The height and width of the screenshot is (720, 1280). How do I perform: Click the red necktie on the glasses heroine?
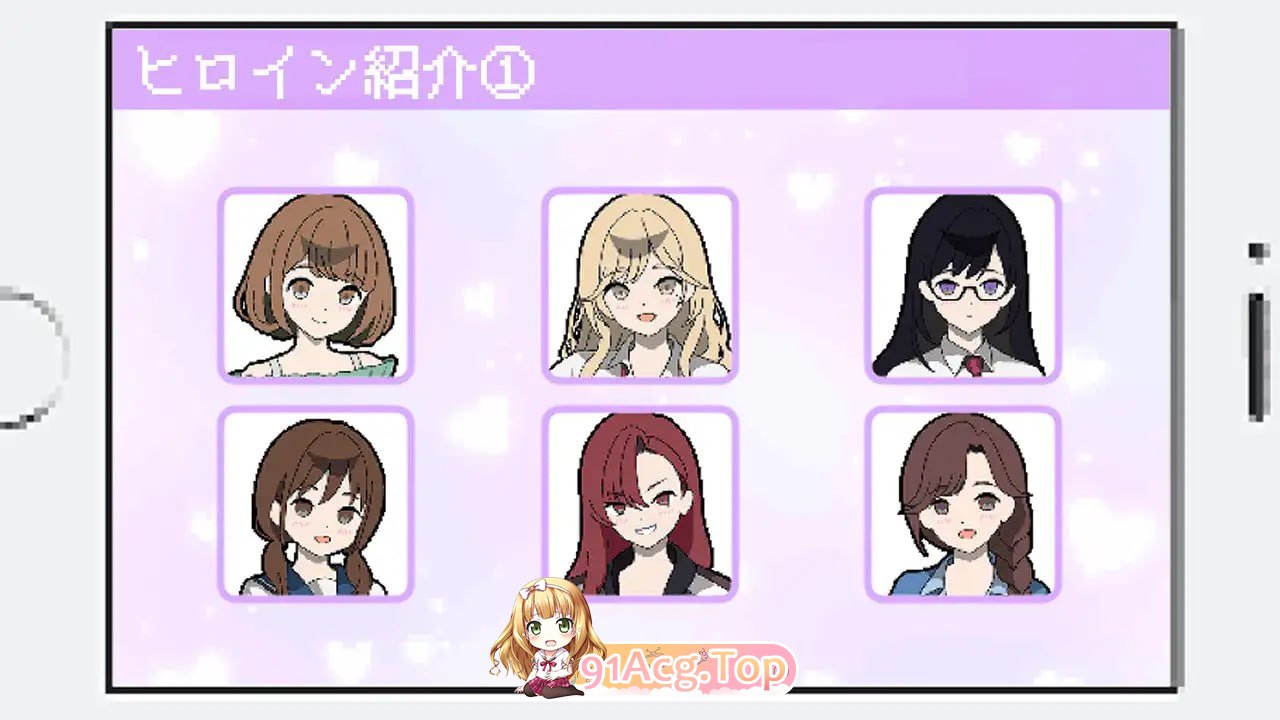pos(972,367)
